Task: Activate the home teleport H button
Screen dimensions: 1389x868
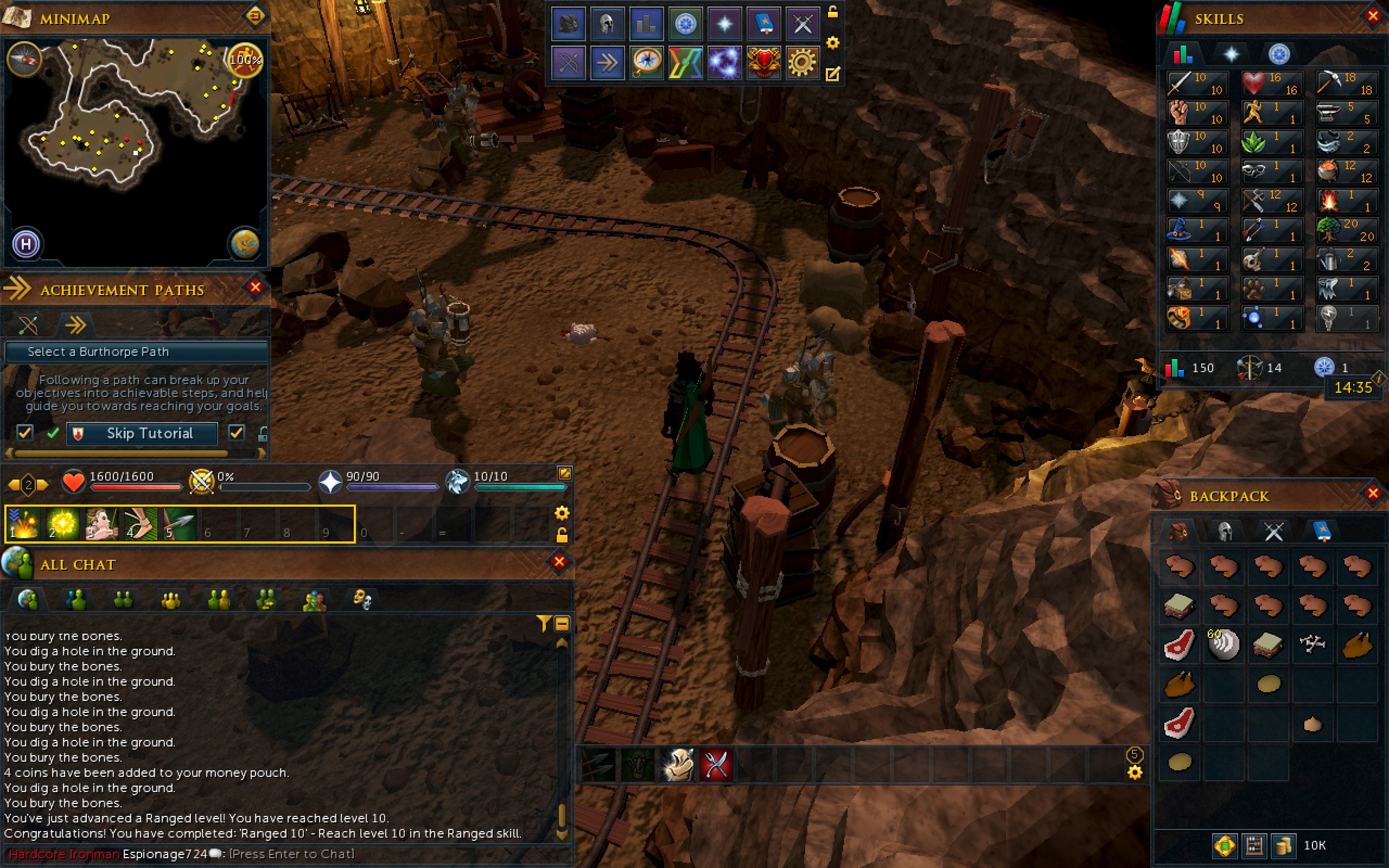Action: [x=26, y=244]
